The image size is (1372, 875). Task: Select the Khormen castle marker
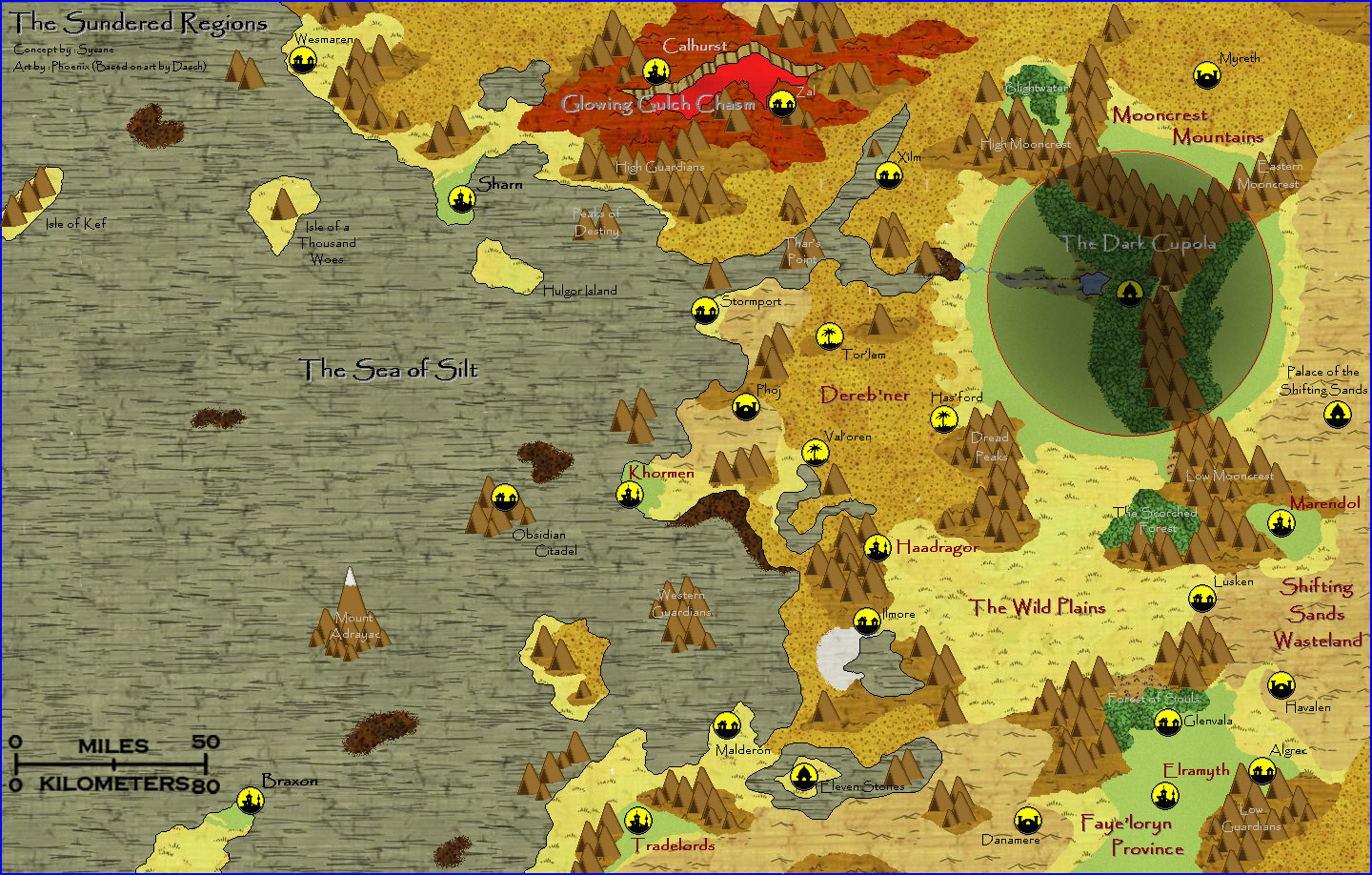[629, 495]
